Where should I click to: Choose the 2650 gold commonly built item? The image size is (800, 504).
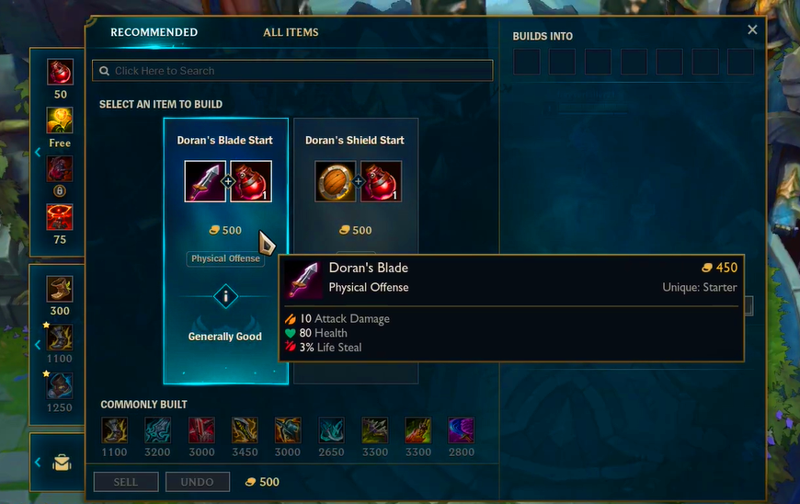tap(331, 430)
